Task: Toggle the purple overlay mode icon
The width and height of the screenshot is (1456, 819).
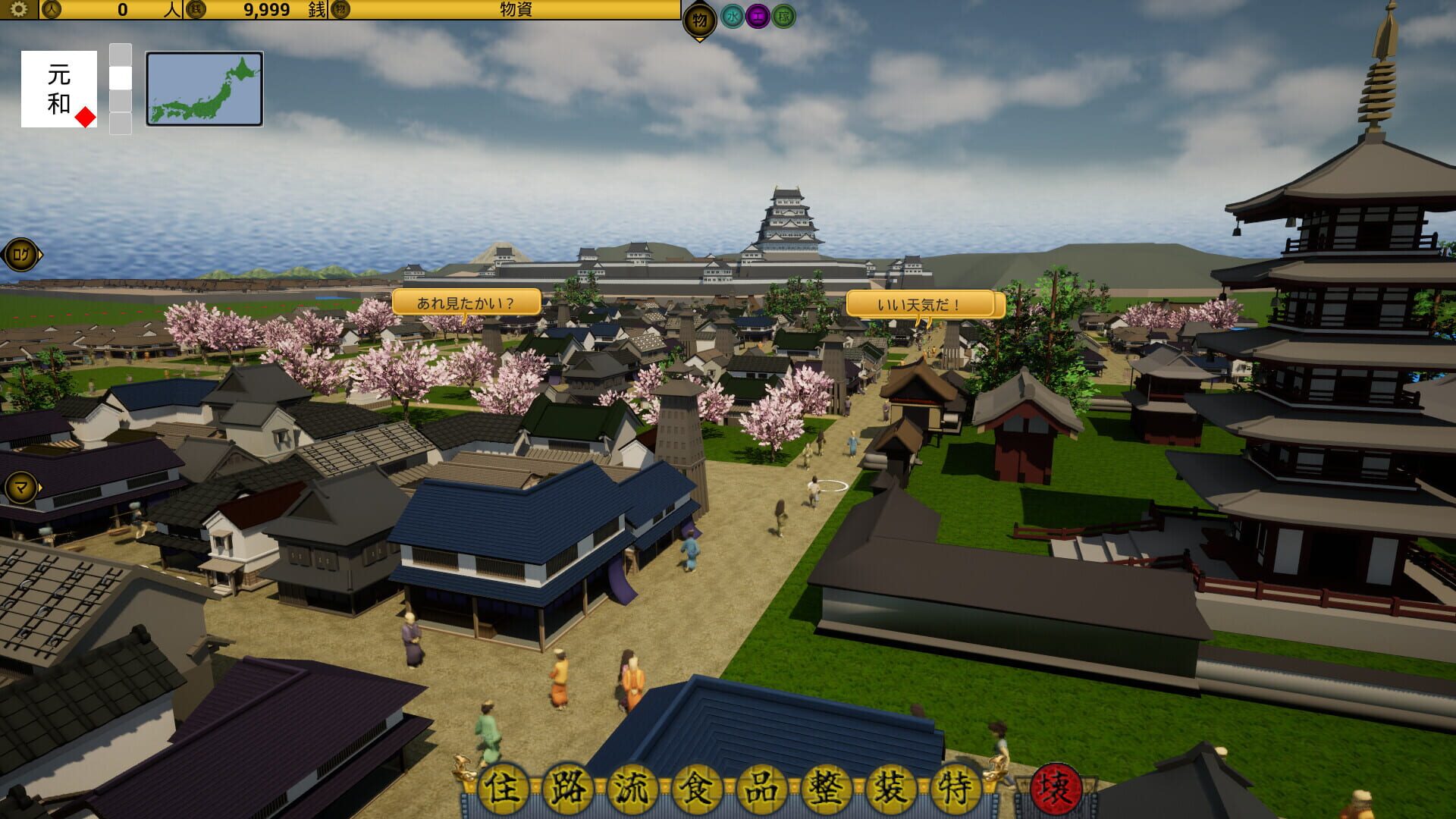Action: (x=758, y=17)
